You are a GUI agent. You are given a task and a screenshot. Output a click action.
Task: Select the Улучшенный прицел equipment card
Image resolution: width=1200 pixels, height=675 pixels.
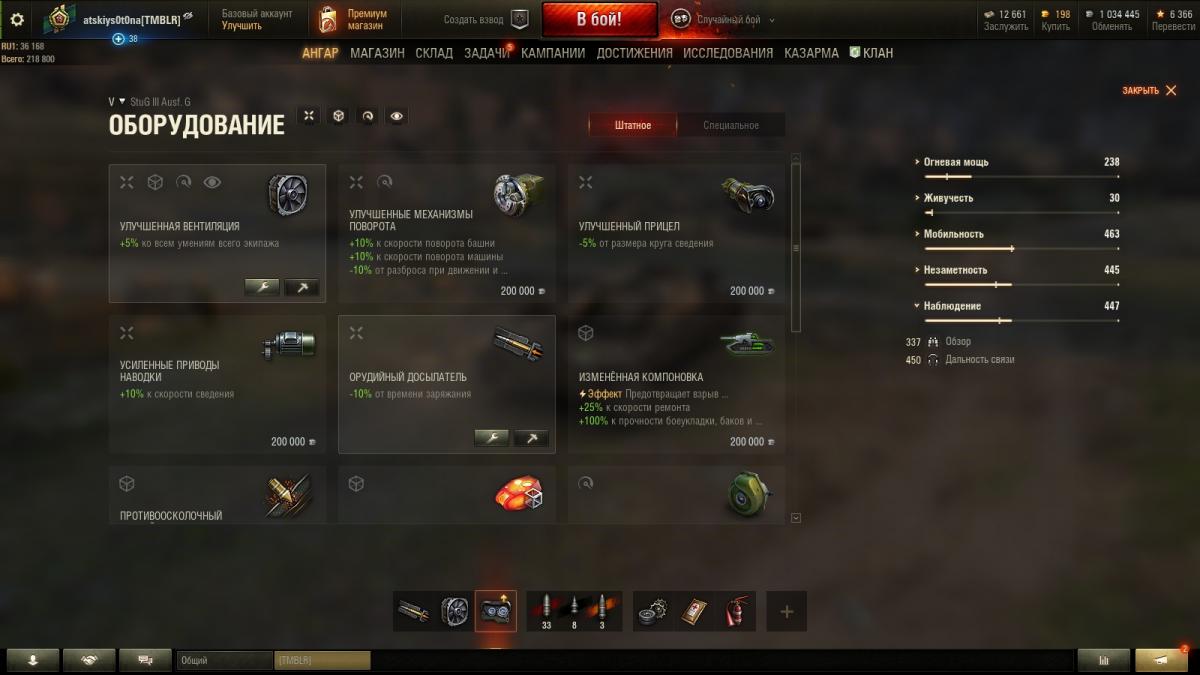point(676,234)
